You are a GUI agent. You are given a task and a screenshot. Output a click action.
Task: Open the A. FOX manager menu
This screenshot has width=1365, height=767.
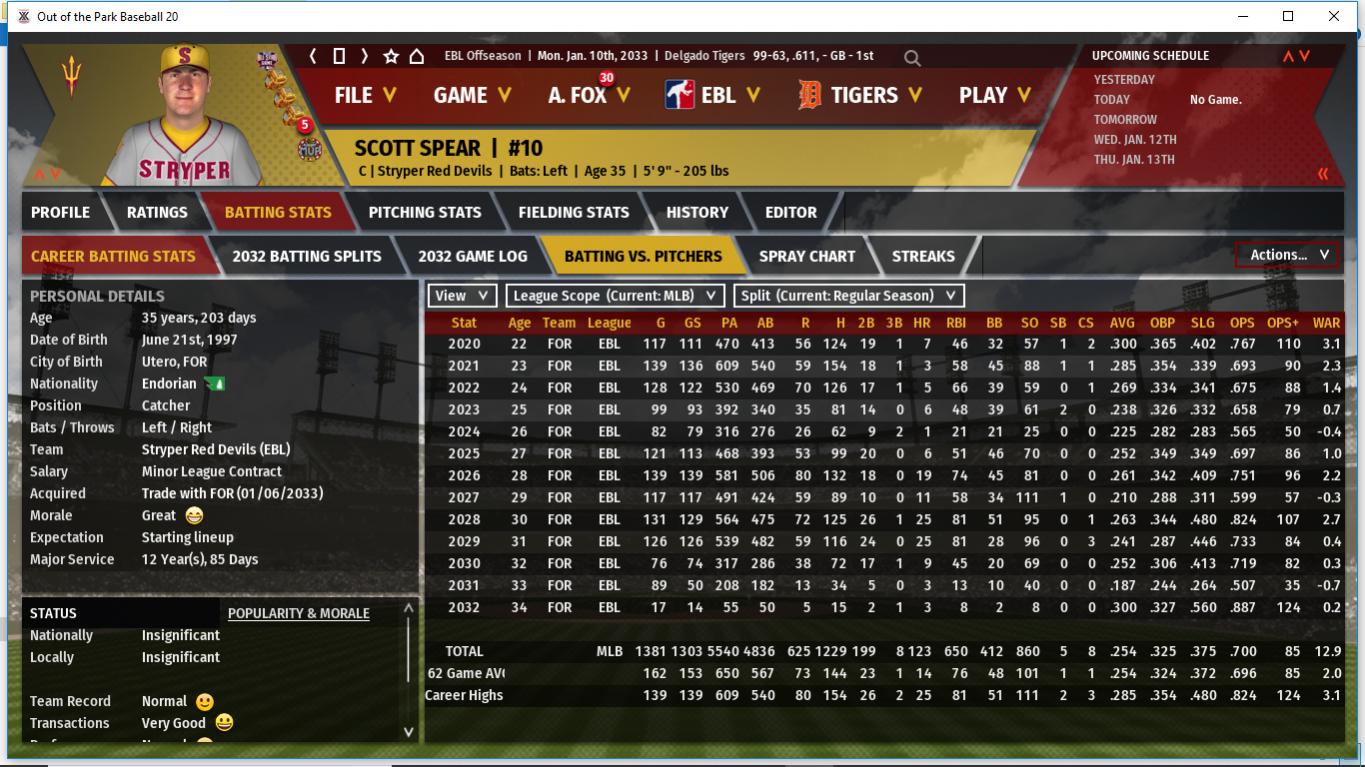point(589,95)
